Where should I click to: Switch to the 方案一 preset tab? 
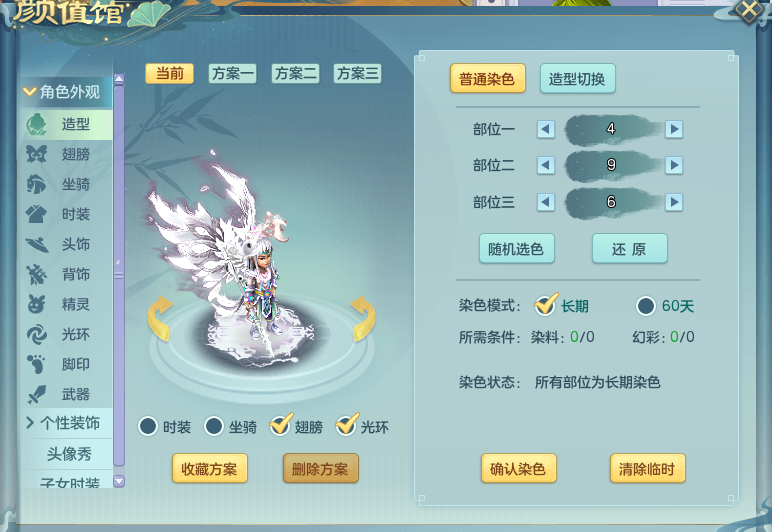pos(232,73)
